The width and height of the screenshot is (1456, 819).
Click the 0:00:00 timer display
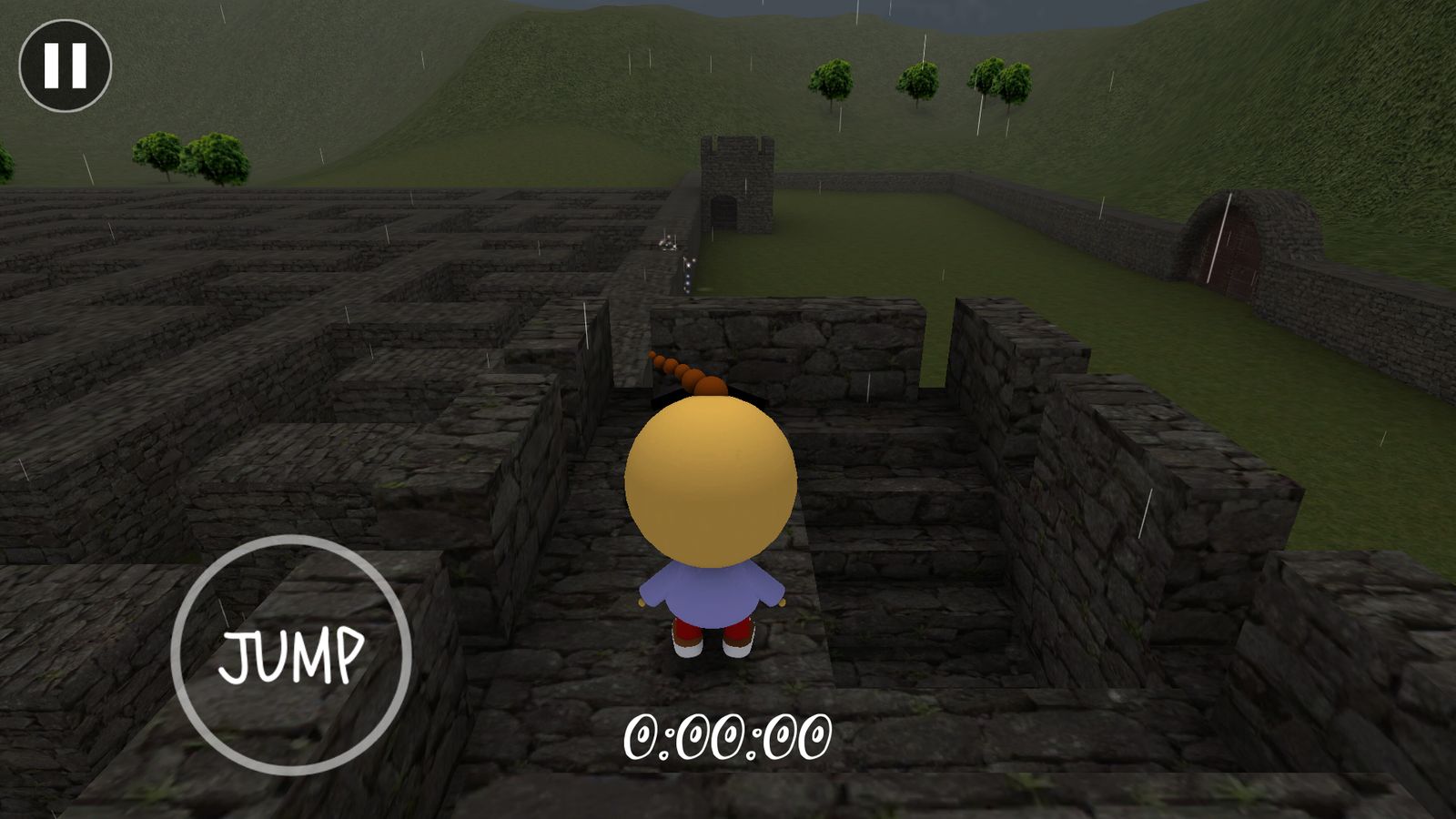point(728,735)
